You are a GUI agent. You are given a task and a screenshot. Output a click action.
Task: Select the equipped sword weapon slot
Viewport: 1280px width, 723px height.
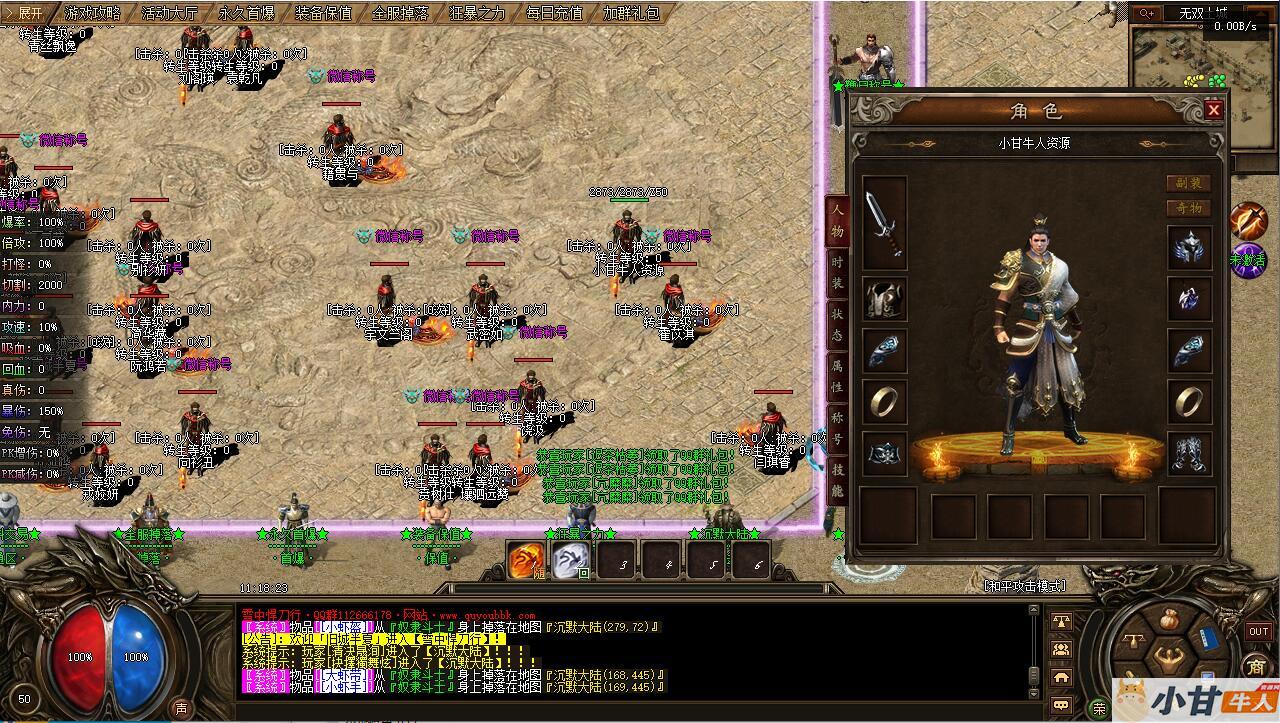pyautogui.click(x=884, y=223)
